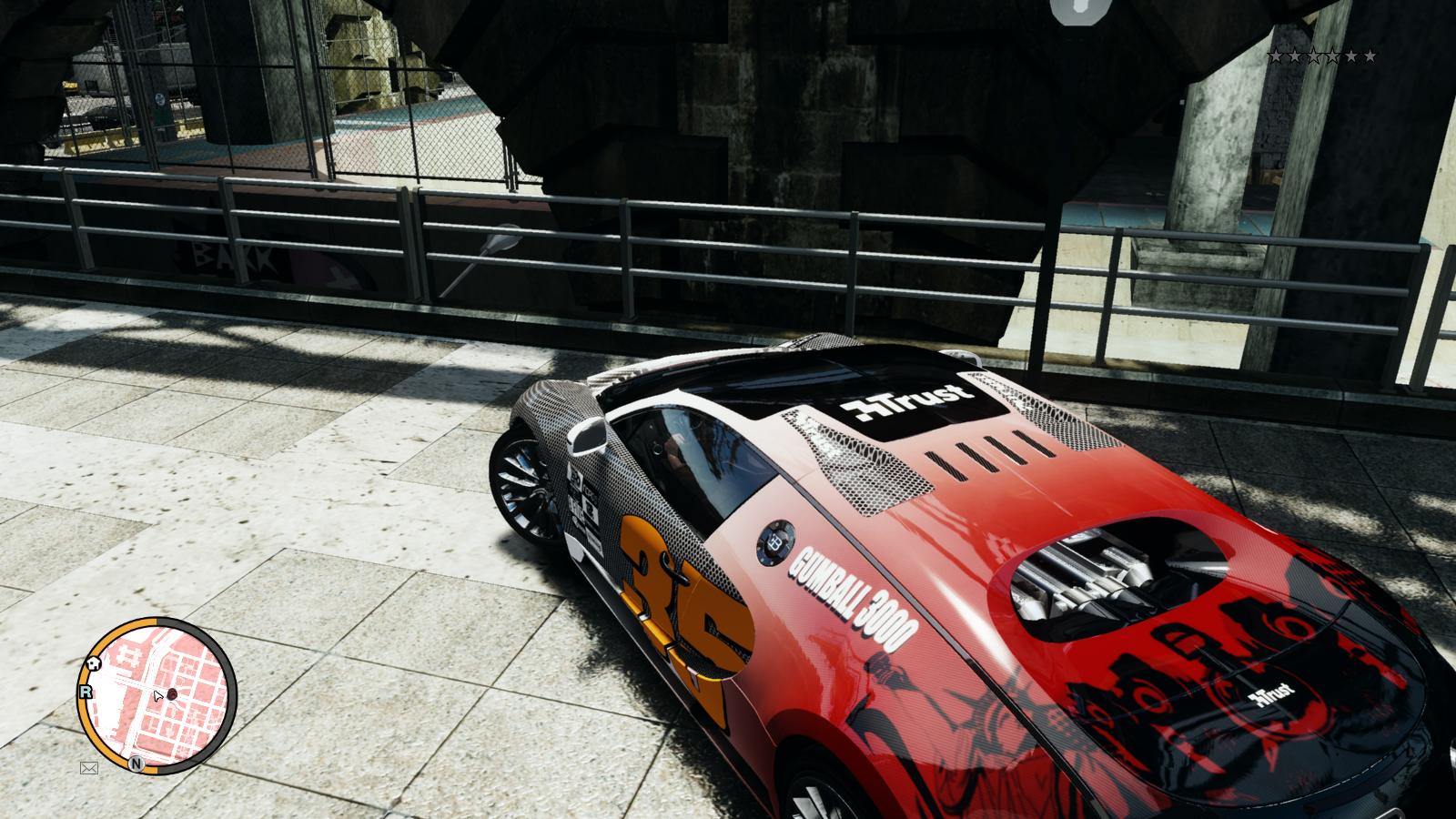This screenshot has width=1456, height=819.
Task: Click the R blip on the radar edge
Action: click(x=86, y=692)
